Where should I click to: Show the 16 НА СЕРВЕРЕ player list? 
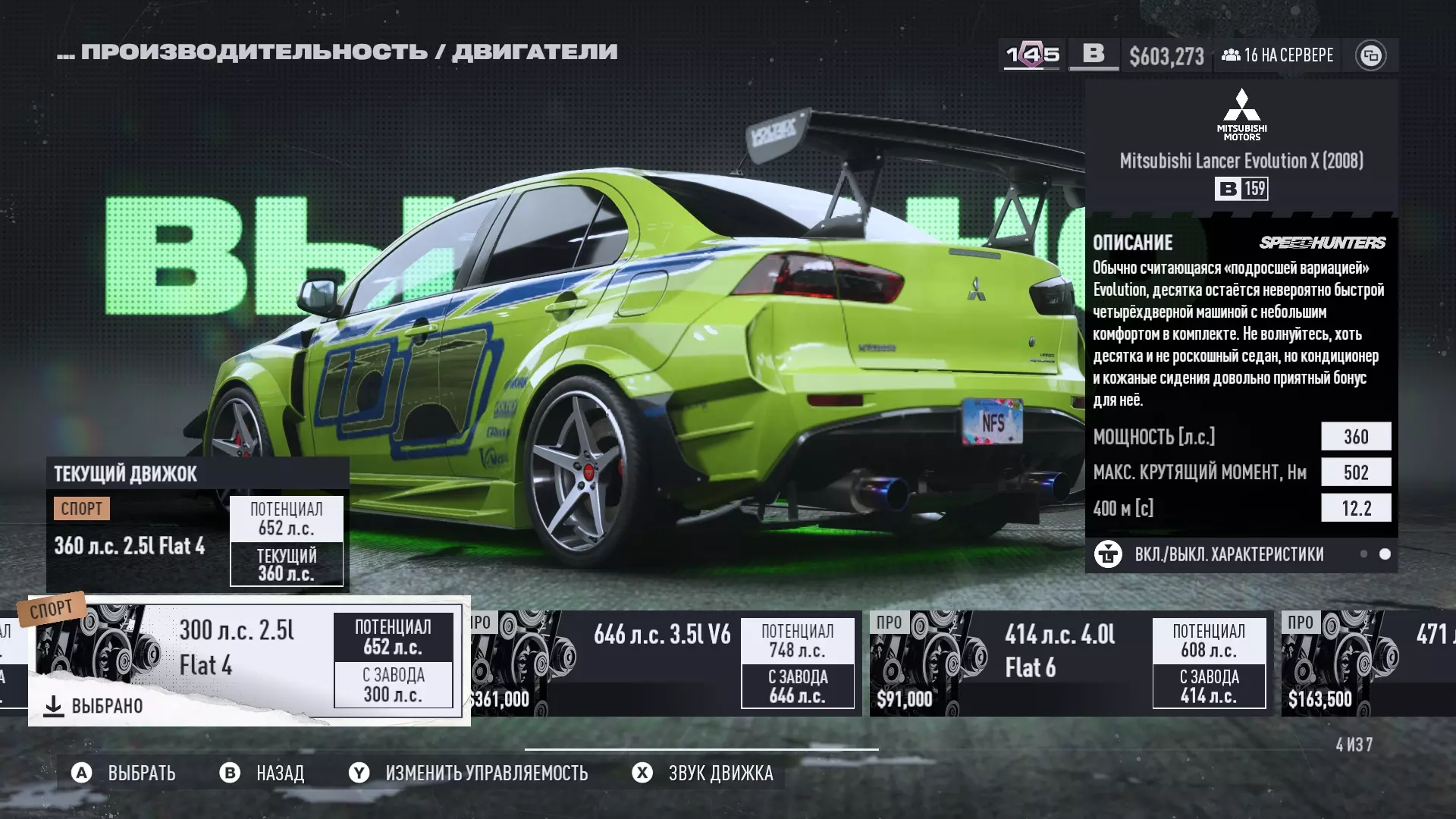coord(1278,55)
